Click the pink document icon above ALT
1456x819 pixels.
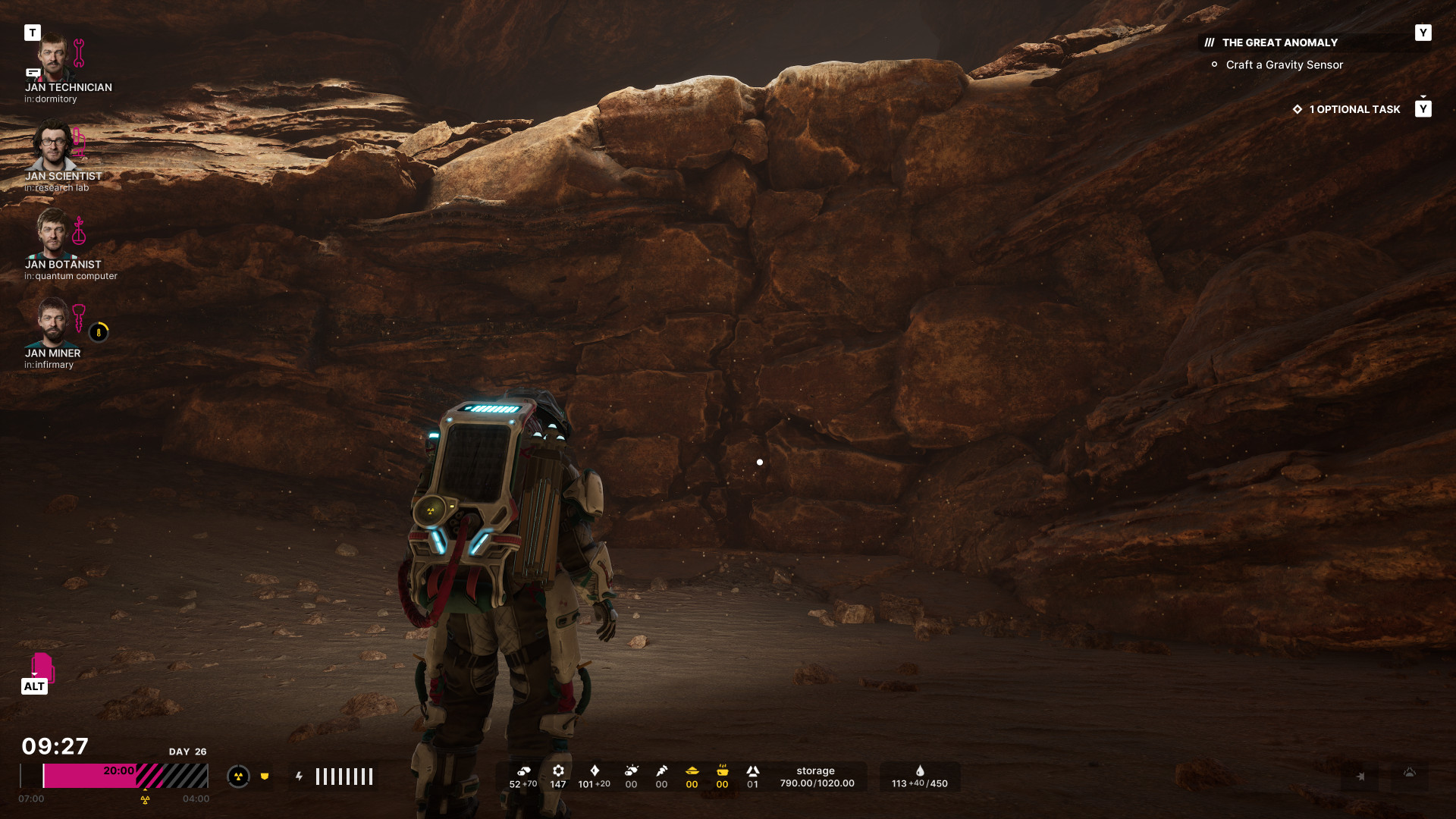(42, 667)
